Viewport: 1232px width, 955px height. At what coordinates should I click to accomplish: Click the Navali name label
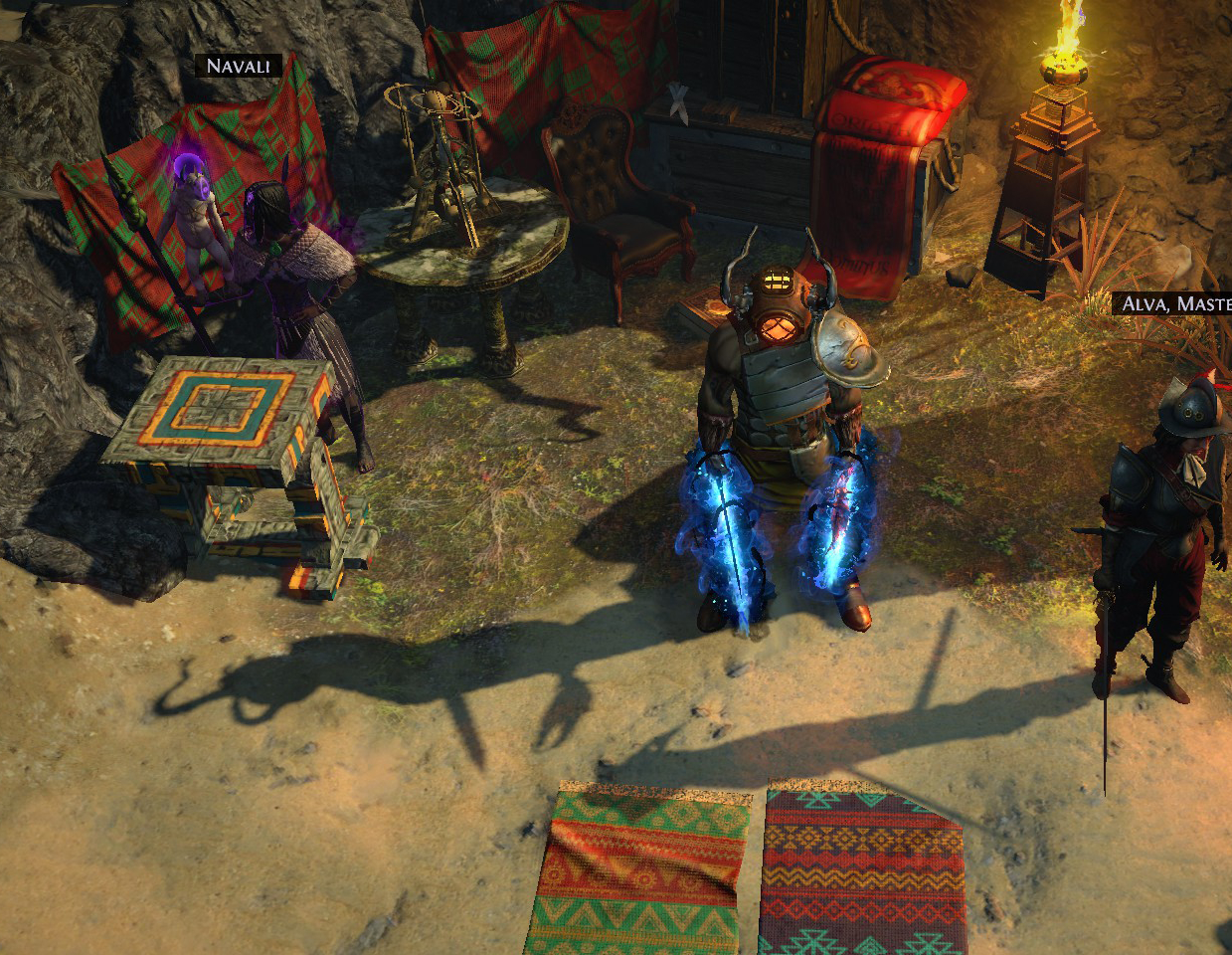239,67
